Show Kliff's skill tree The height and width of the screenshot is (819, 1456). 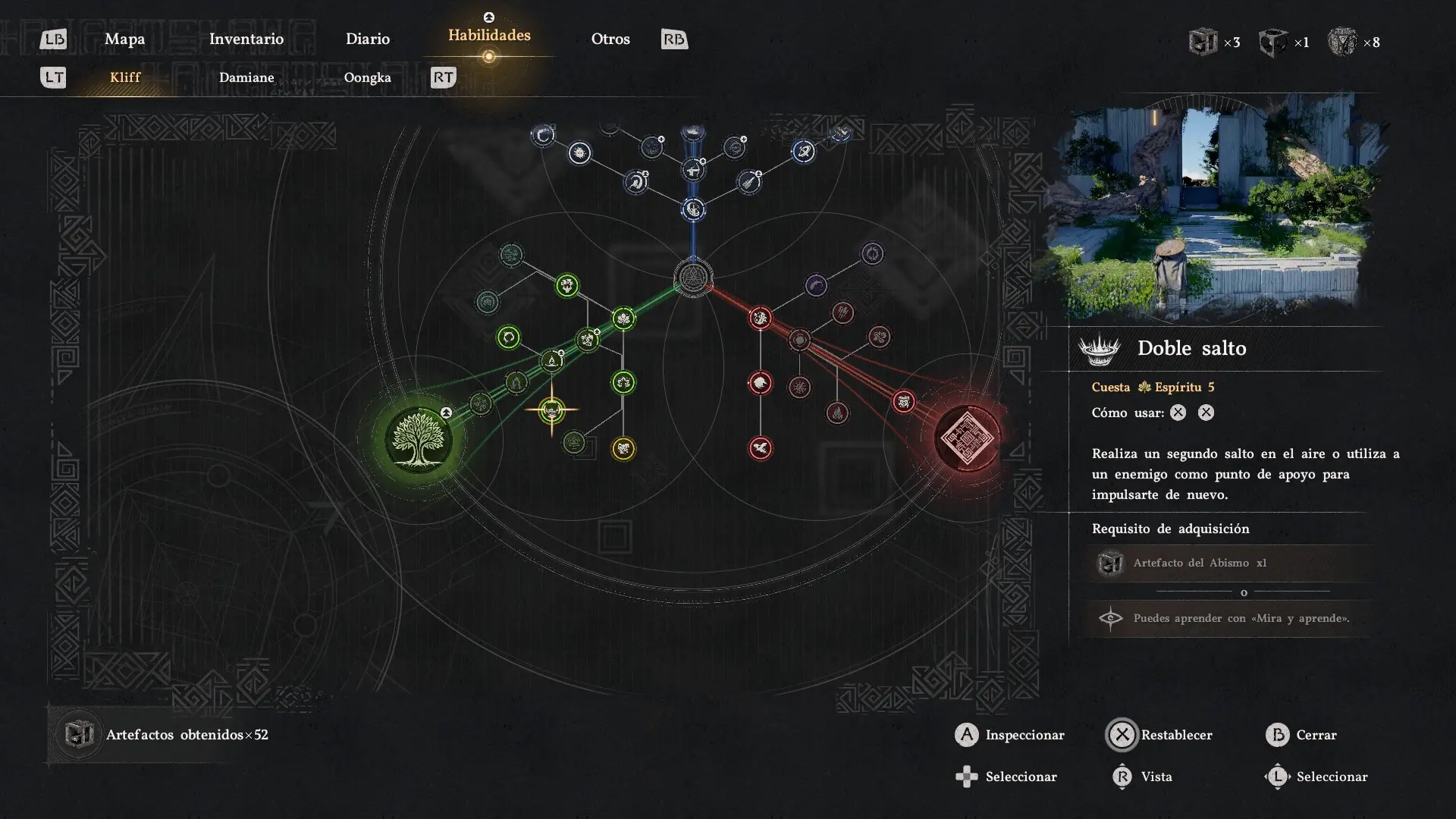(125, 77)
